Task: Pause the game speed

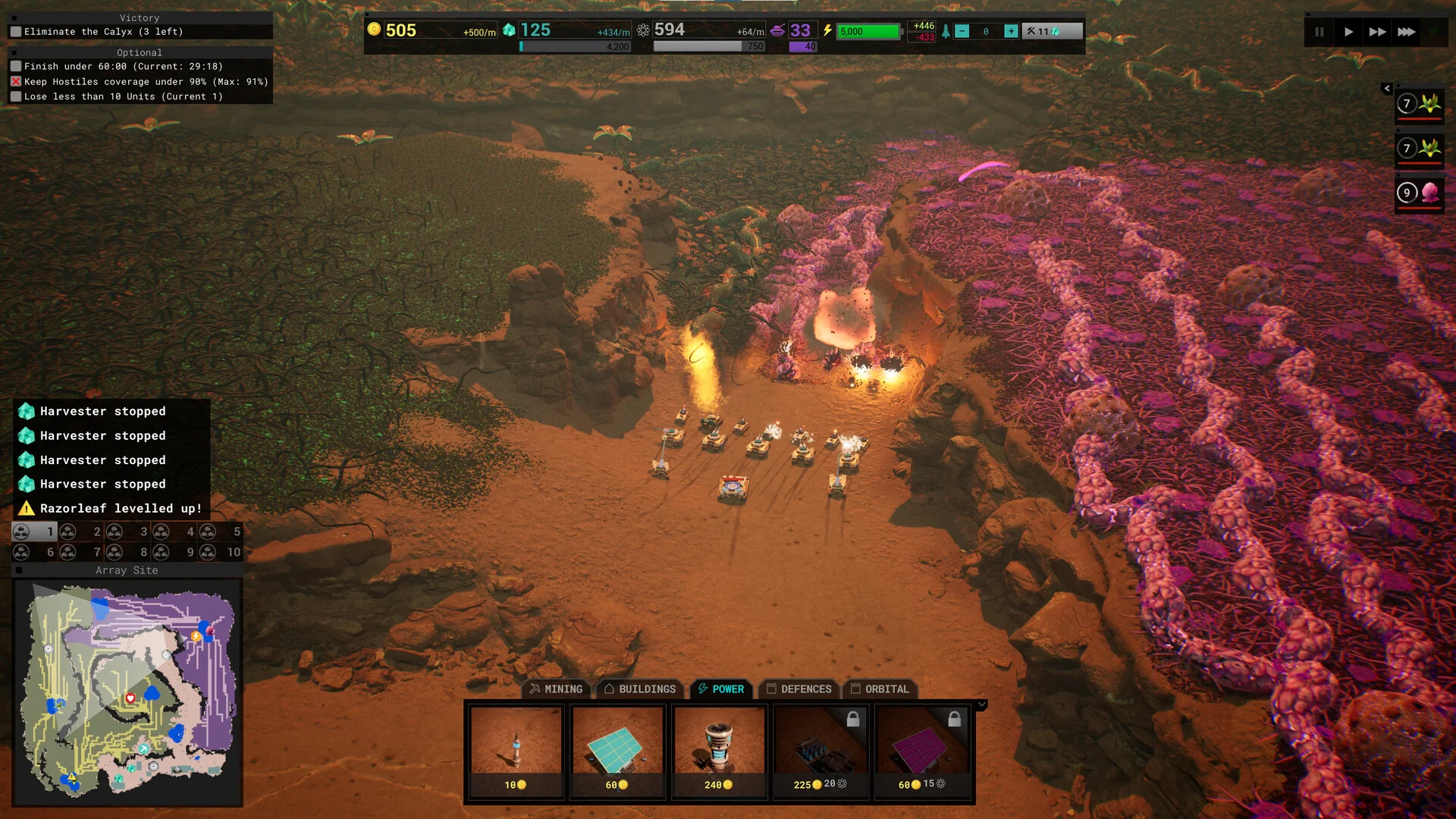Action: [x=1319, y=32]
